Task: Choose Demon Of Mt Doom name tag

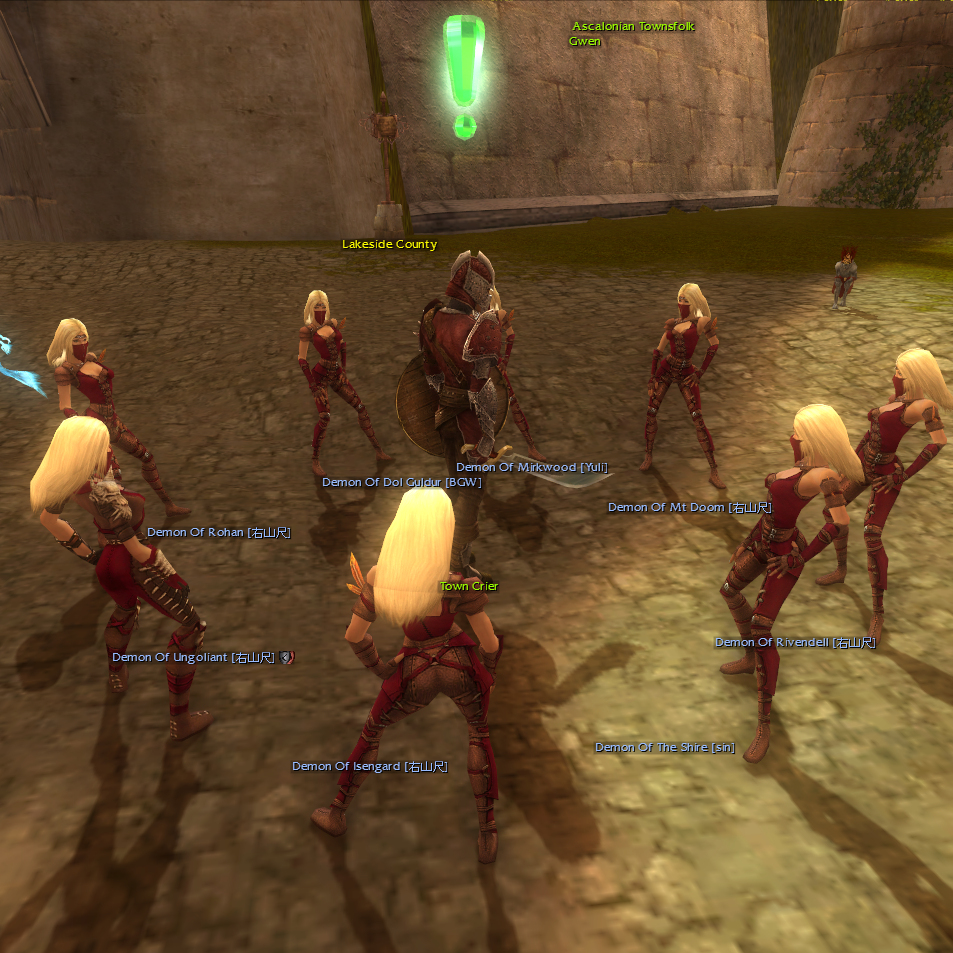Action: click(689, 507)
